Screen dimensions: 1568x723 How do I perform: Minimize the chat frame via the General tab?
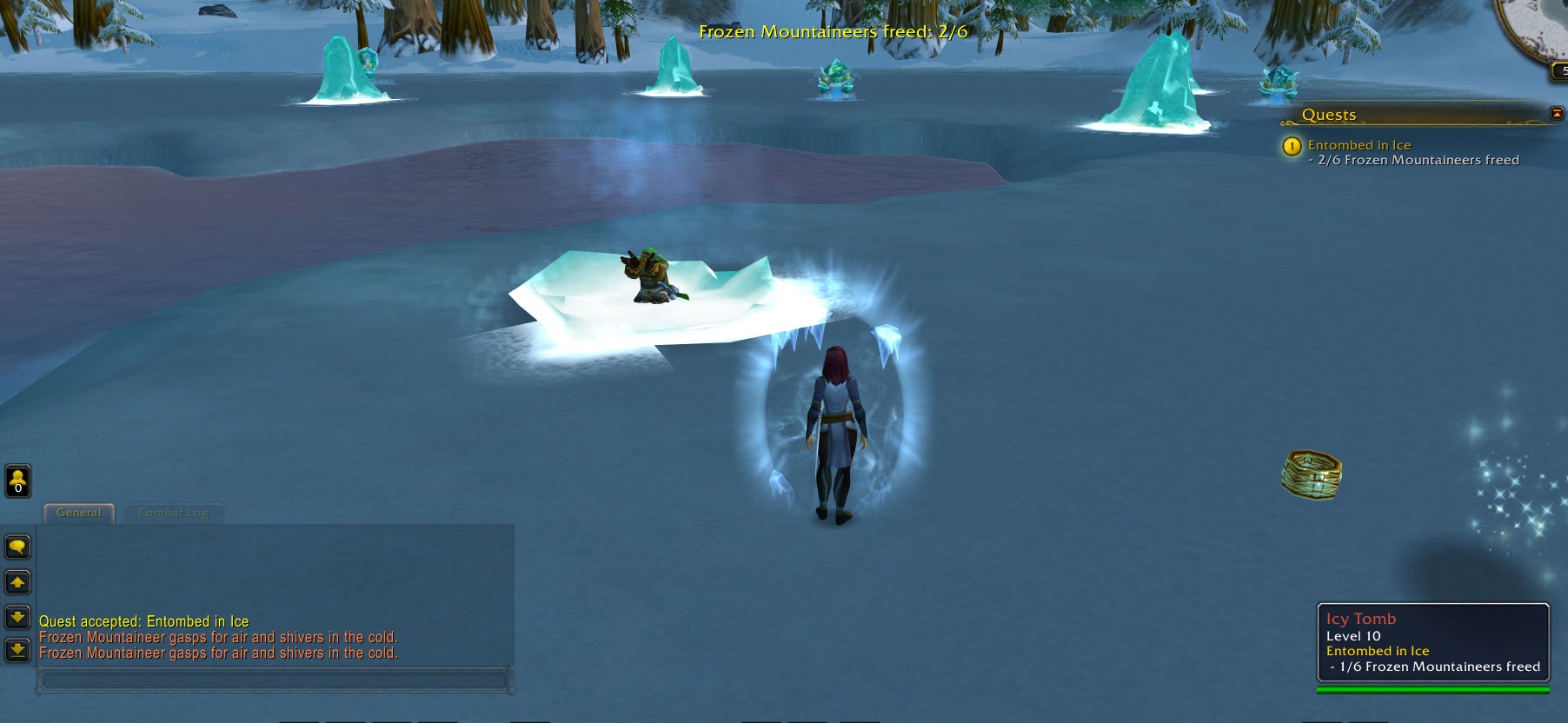(78, 513)
